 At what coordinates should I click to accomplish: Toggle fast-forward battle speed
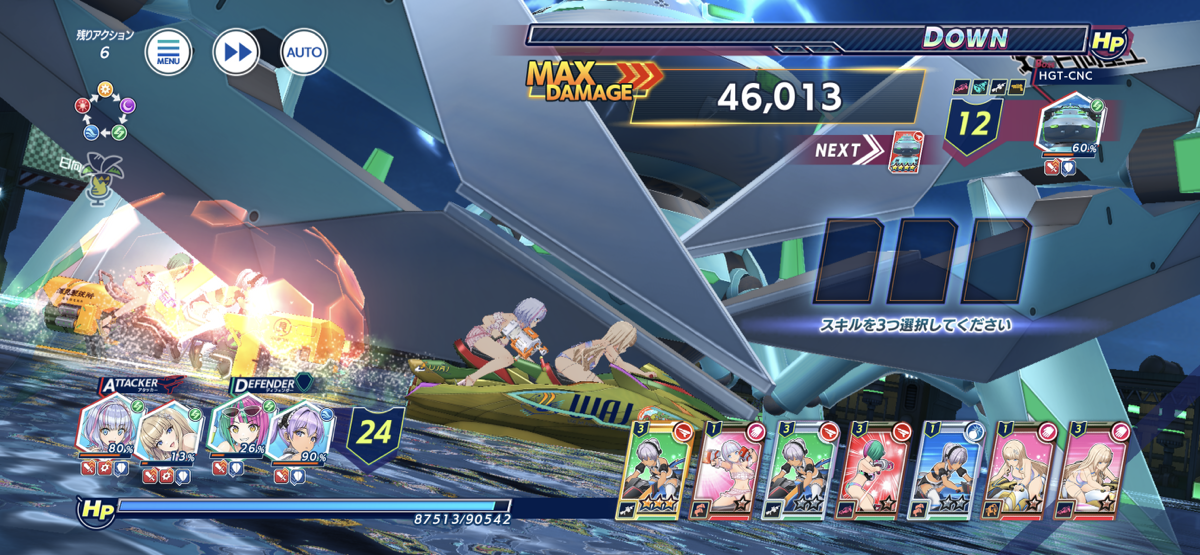(236, 51)
